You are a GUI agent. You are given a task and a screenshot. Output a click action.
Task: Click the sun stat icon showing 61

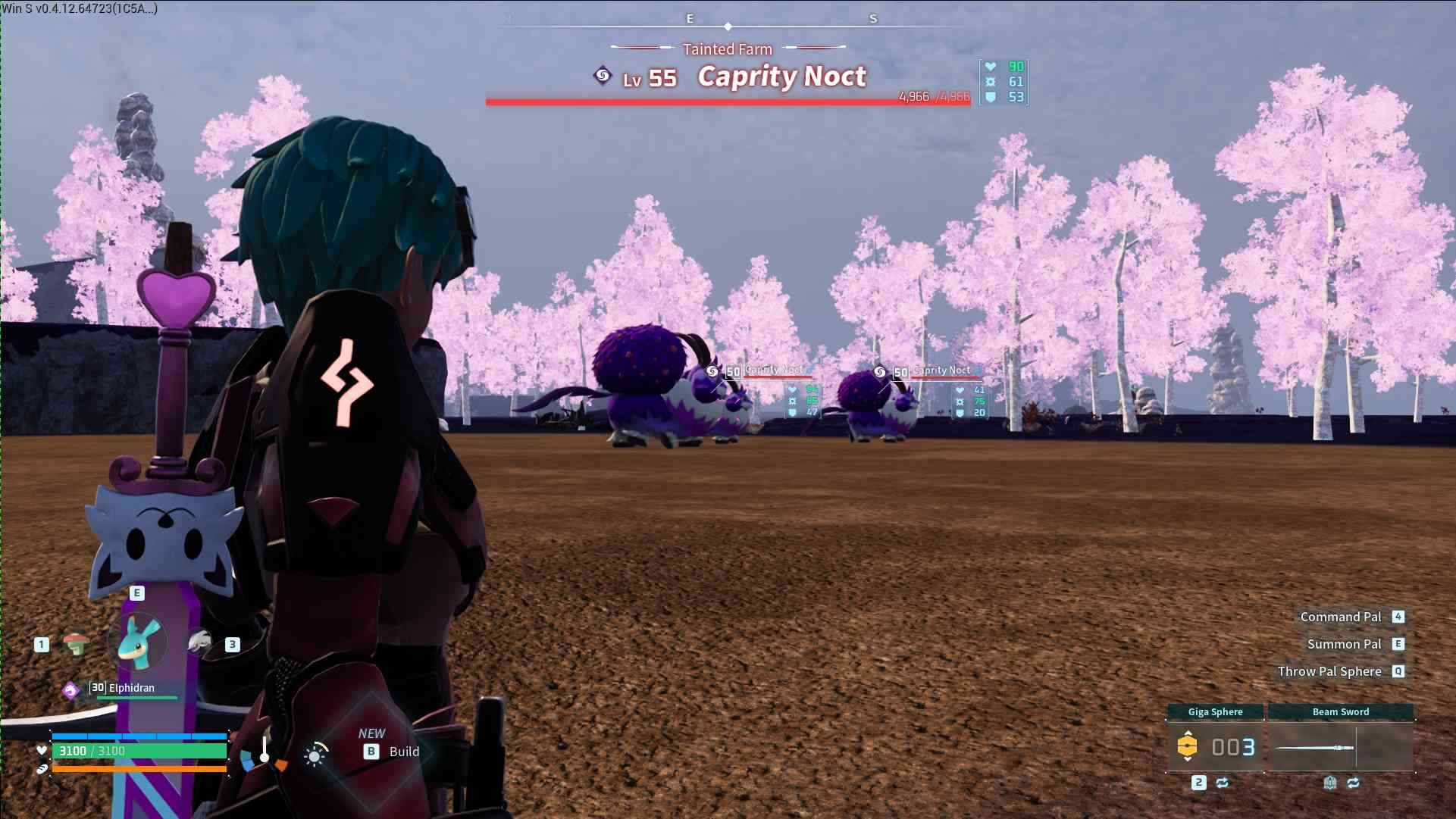coord(990,82)
